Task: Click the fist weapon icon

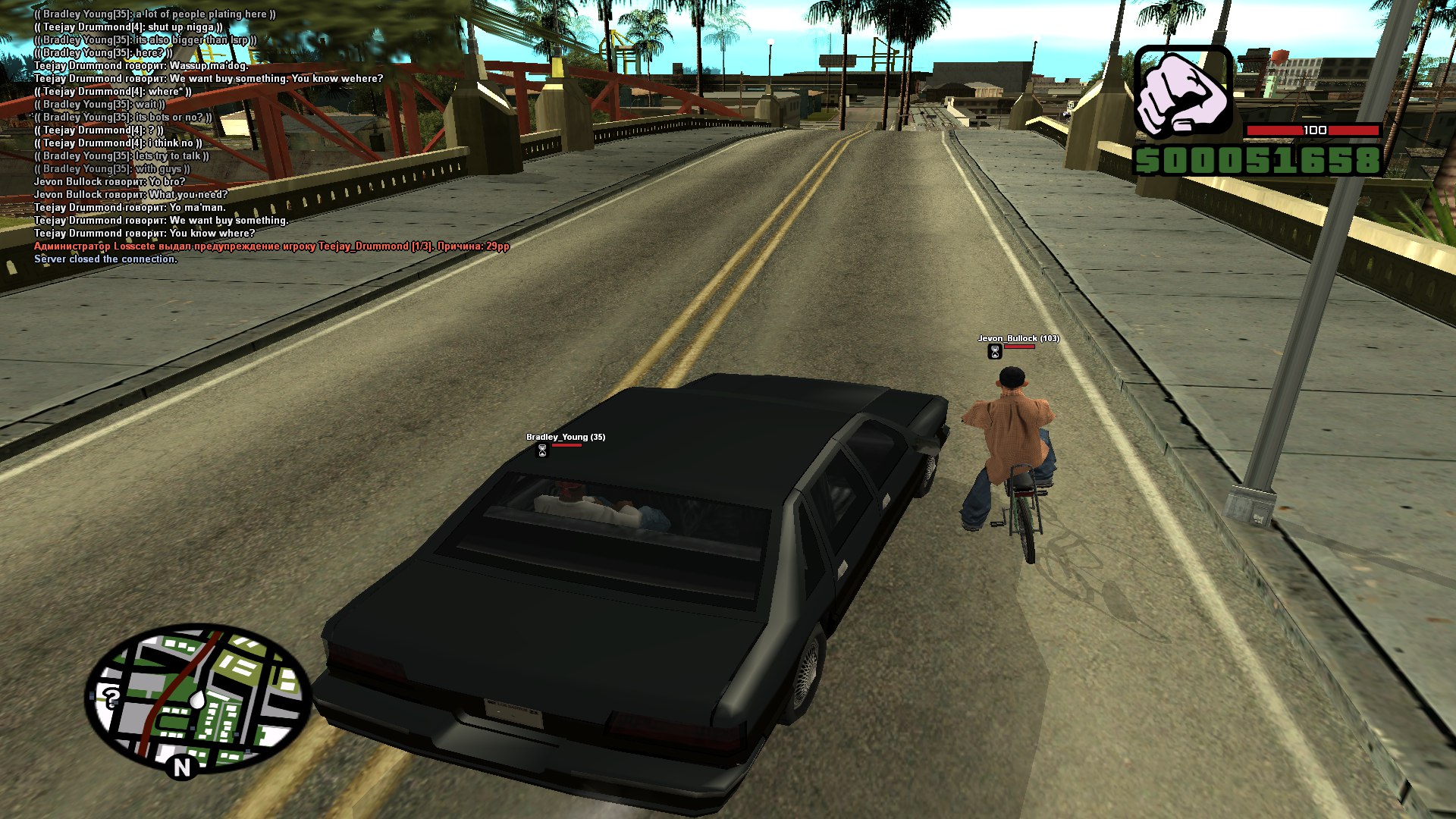Action: pos(1182,94)
